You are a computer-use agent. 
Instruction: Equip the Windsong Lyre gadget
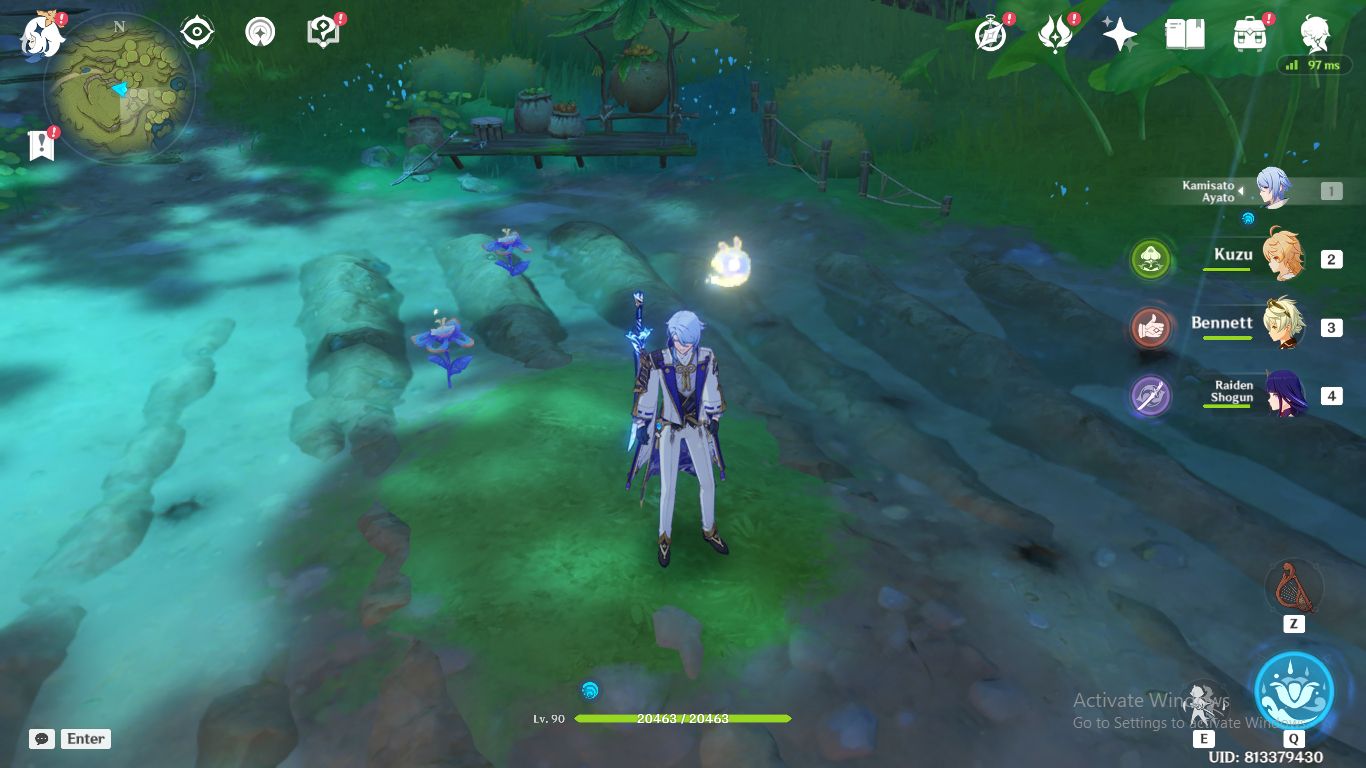(x=1294, y=590)
